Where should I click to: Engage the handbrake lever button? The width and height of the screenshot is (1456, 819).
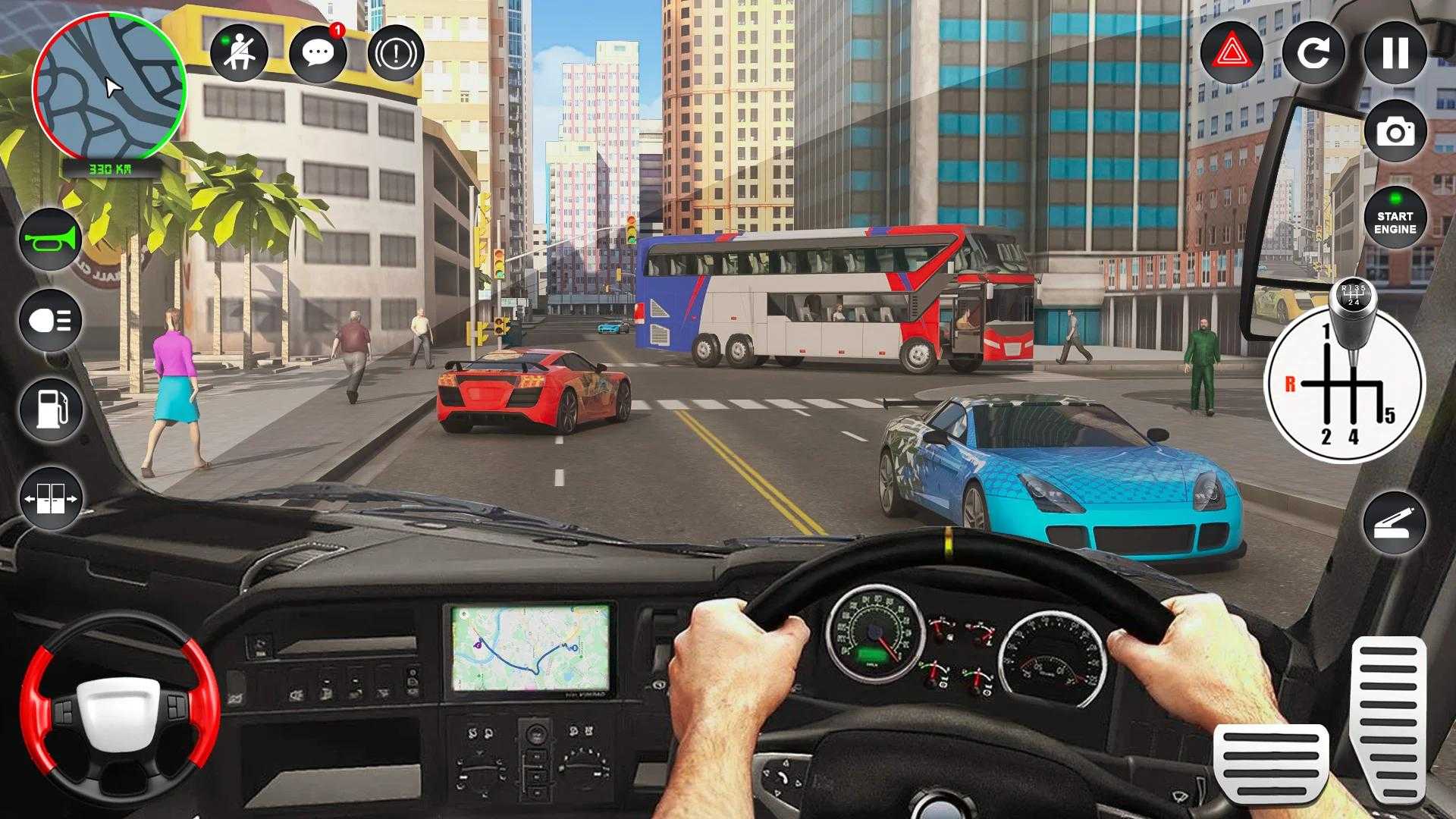(x=1394, y=523)
